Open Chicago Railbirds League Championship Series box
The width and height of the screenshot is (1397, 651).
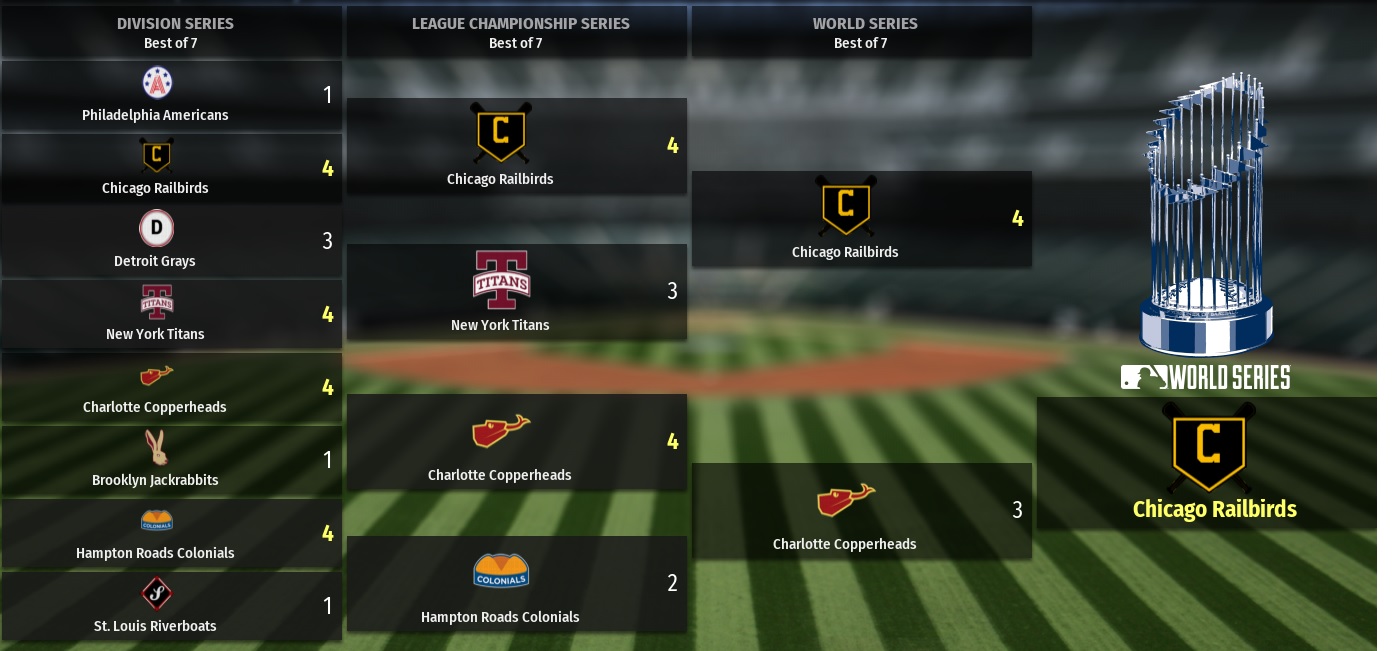click(516, 146)
